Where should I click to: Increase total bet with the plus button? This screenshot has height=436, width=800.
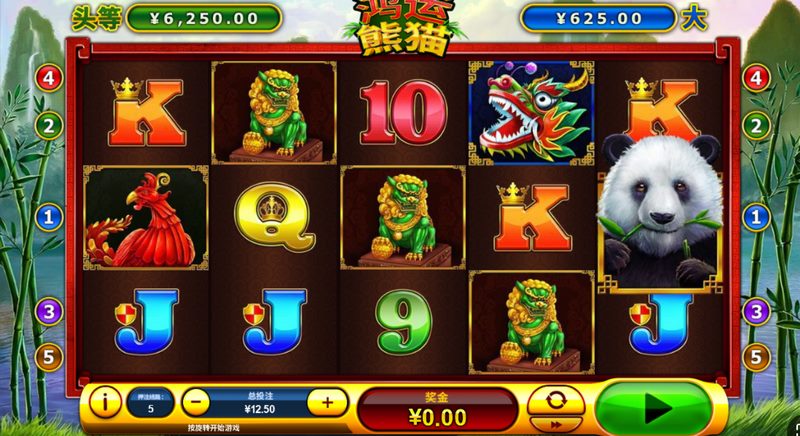327,403
